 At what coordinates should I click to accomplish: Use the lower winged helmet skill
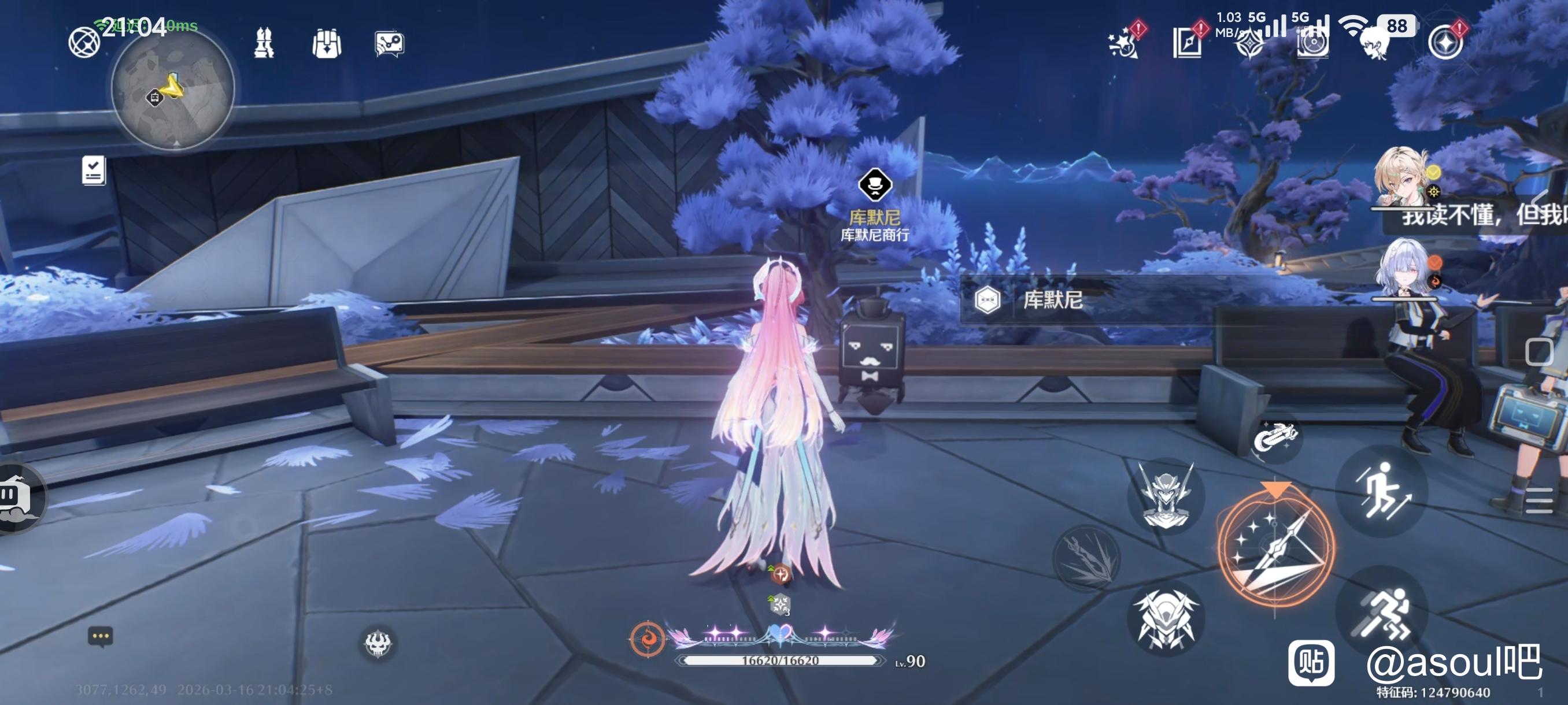coord(1166,618)
